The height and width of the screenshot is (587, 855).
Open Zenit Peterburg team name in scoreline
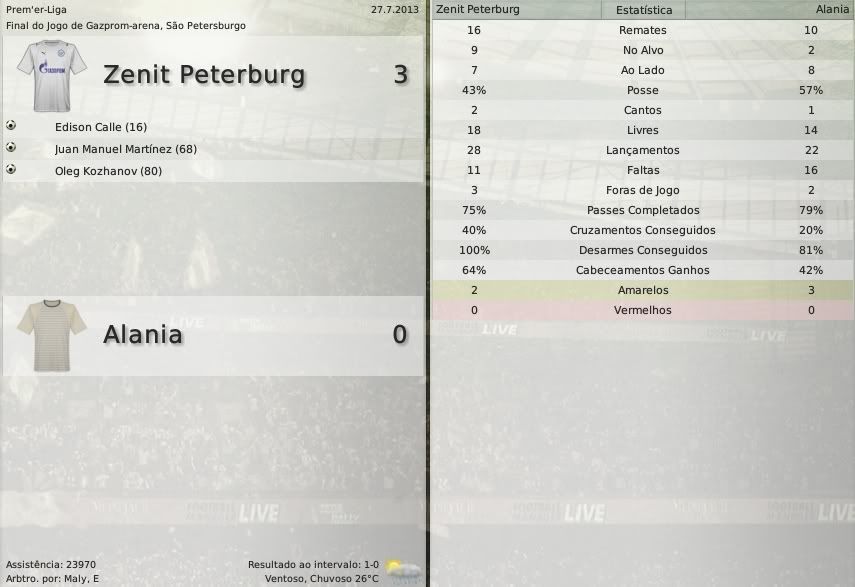(204, 75)
